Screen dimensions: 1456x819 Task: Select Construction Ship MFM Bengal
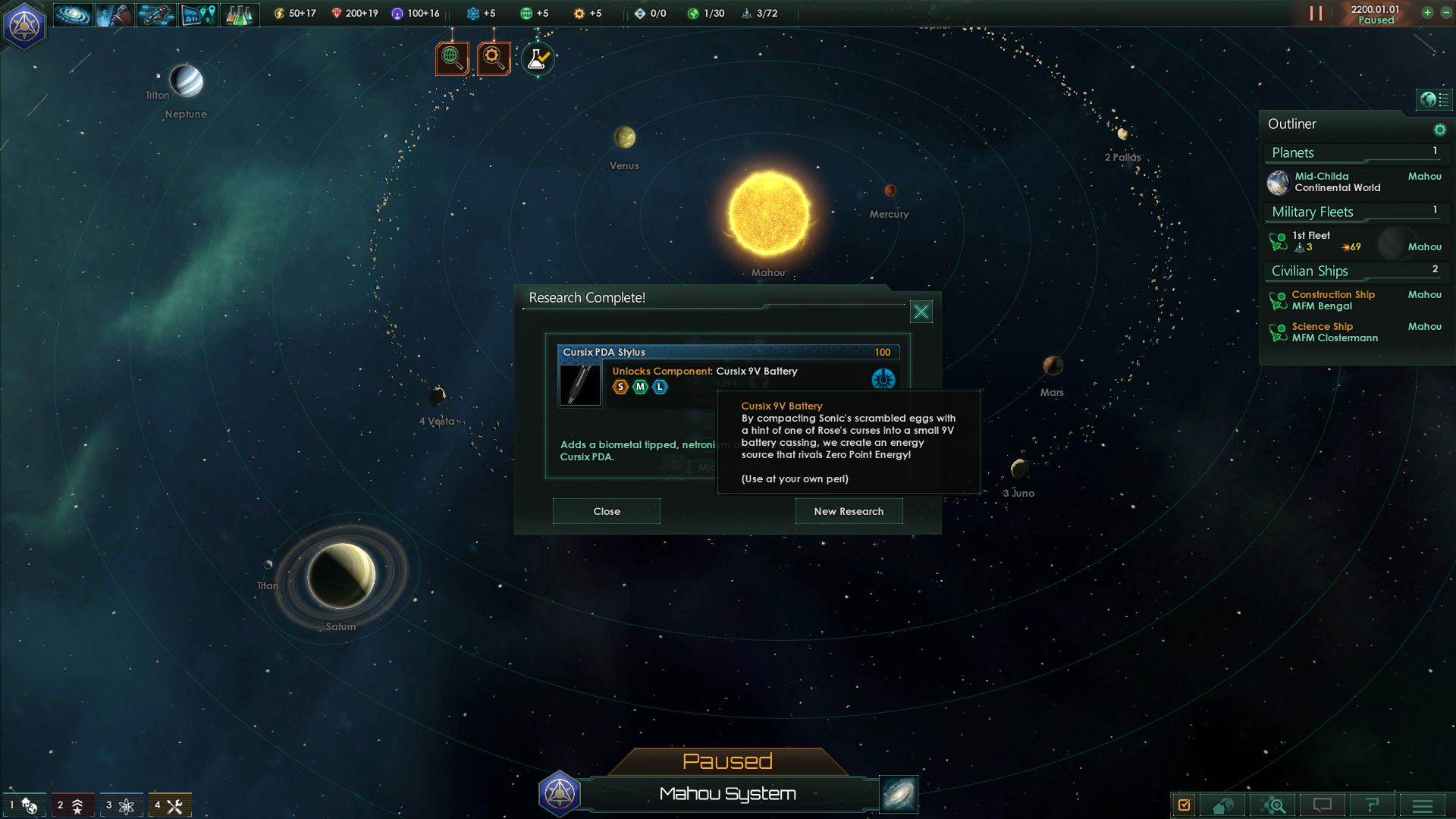(1332, 300)
